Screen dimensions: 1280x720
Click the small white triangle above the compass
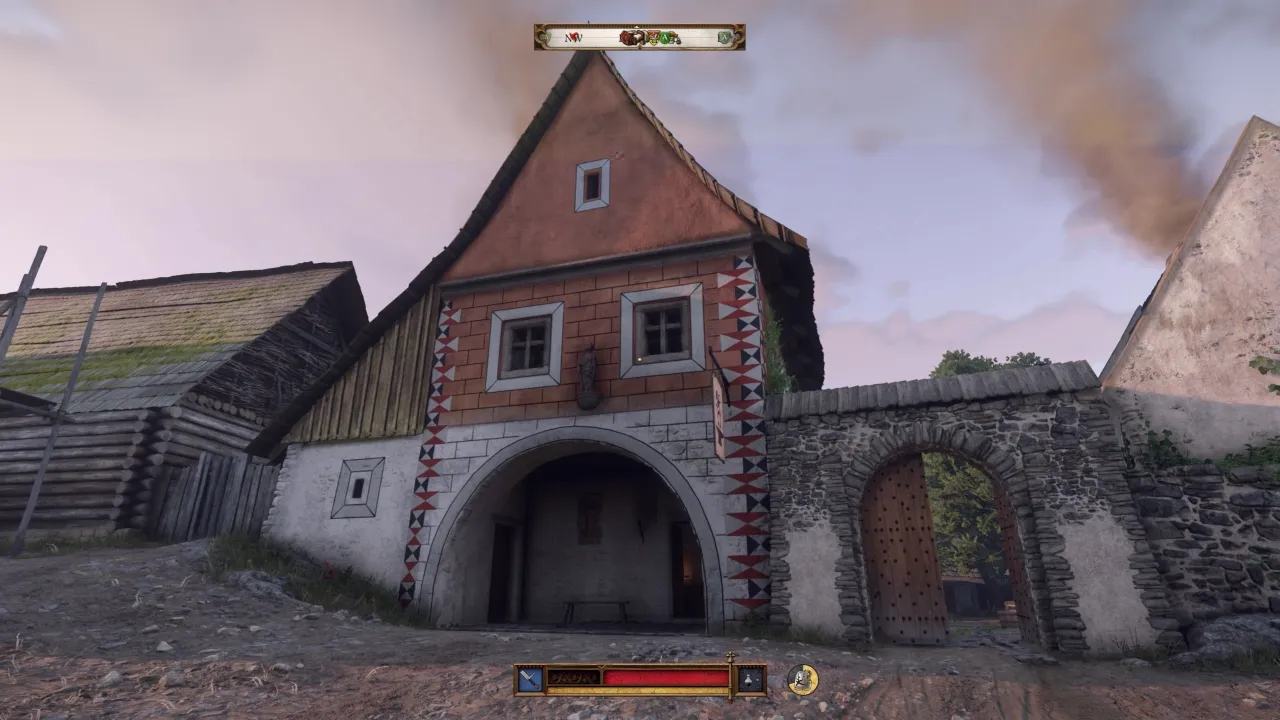coord(636,27)
